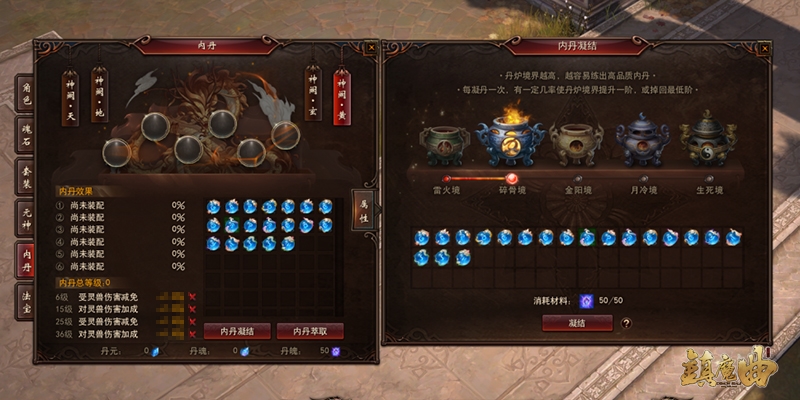Screen dimensions: 800x400
Task: Activate the 内丹萃取 button
Action: coord(310,331)
